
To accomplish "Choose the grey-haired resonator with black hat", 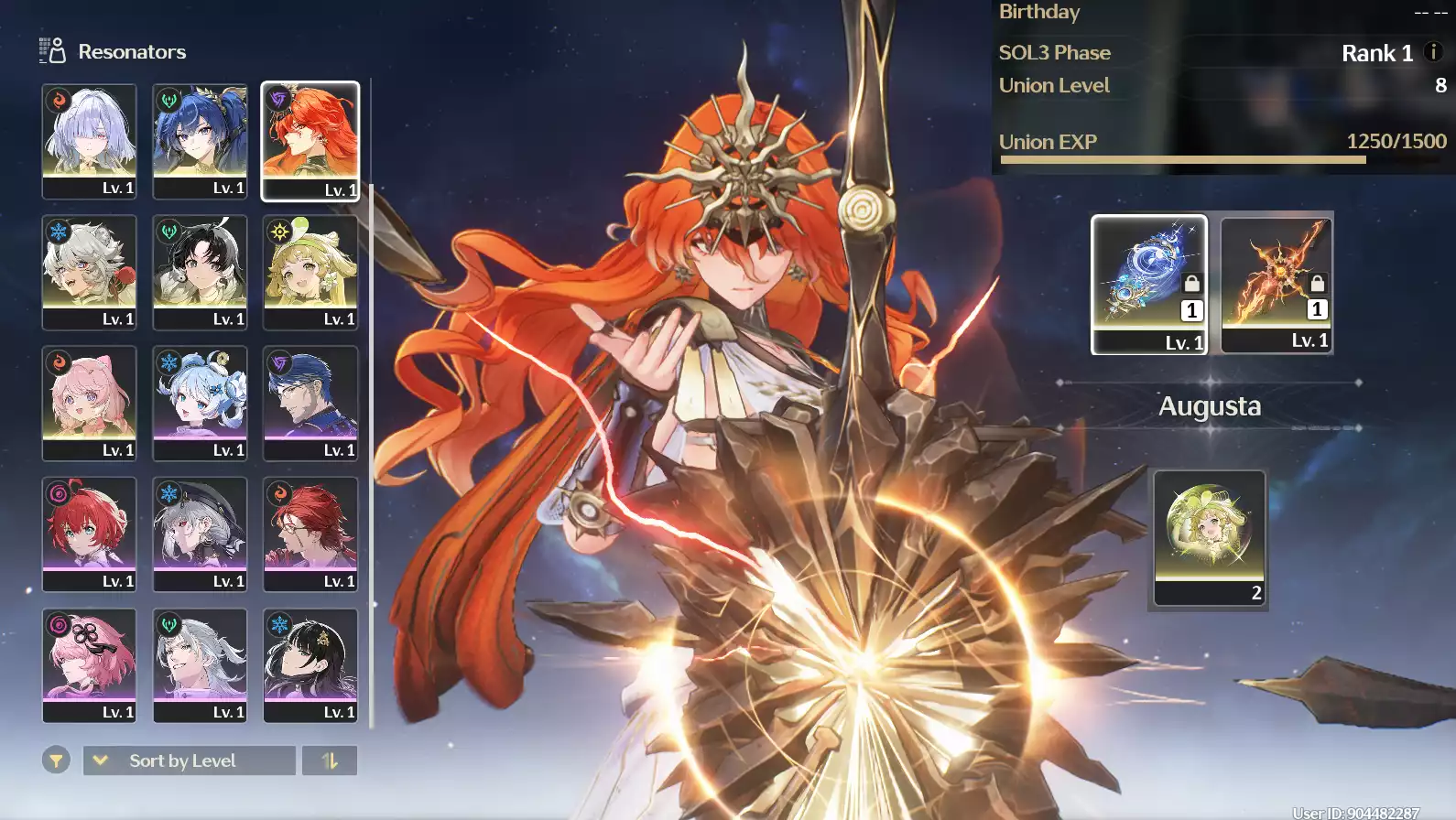I will pyautogui.click(x=200, y=534).
